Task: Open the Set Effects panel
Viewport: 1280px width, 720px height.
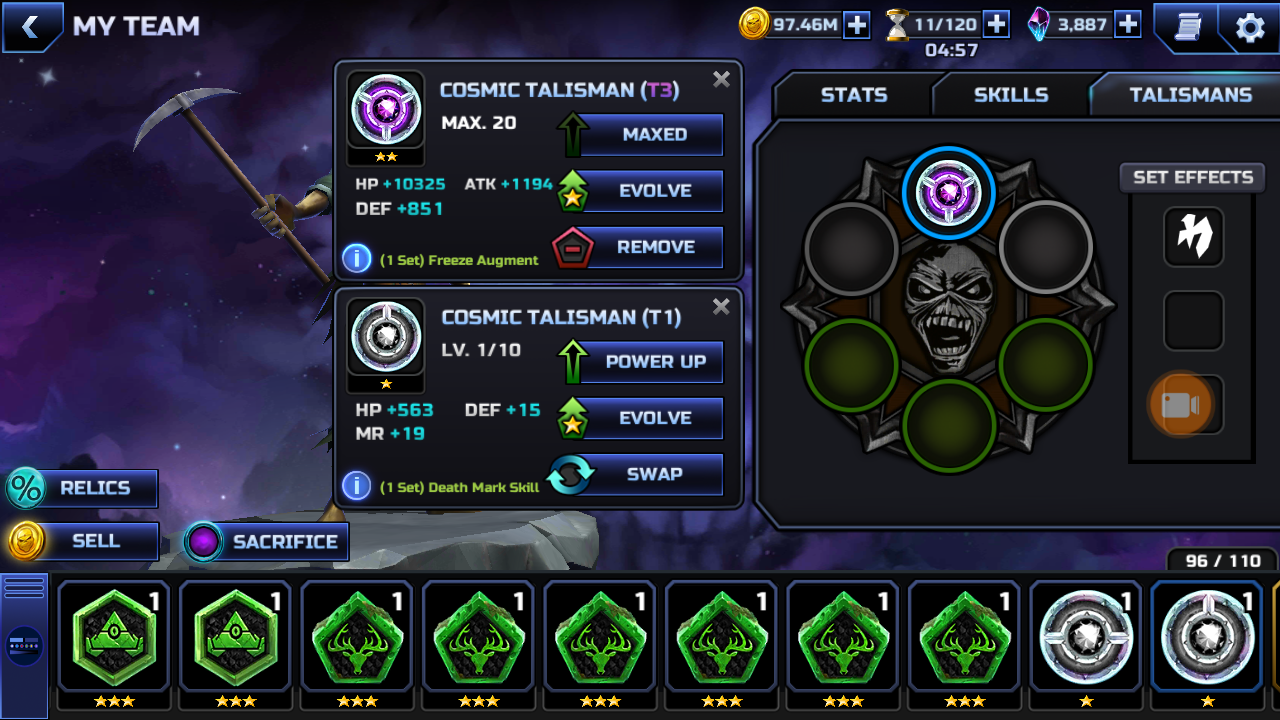Action: (x=1192, y=177)
